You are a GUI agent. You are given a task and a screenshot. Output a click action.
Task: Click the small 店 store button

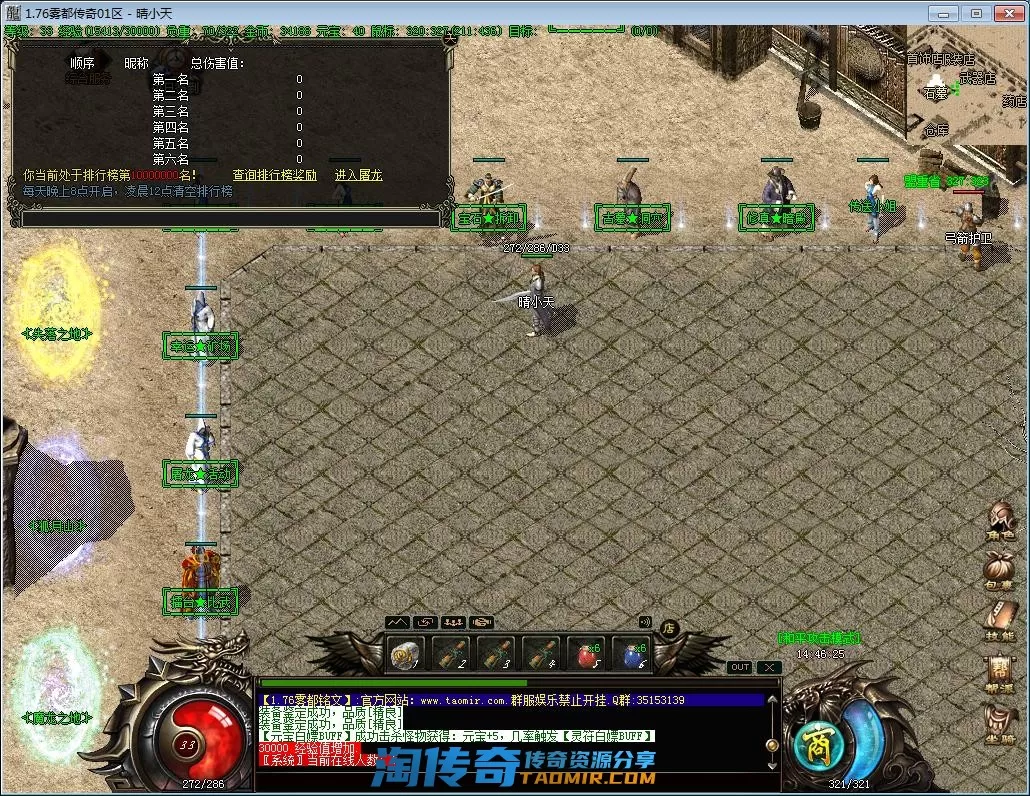[x=670, y=627]
